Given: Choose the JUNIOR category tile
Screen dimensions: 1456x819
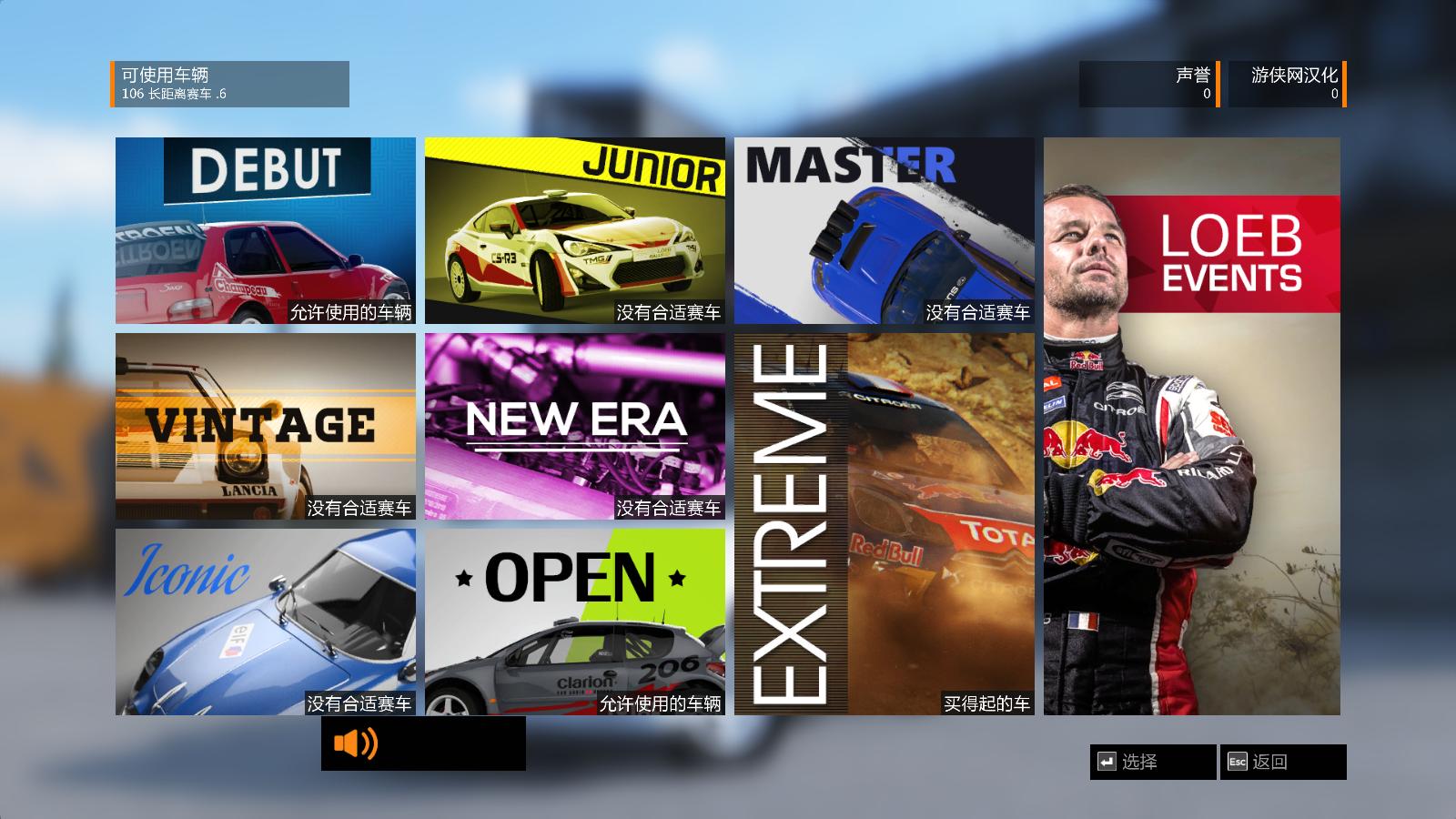Looking at the screenshot, I should pyautogui.click(x=574, y=230).
